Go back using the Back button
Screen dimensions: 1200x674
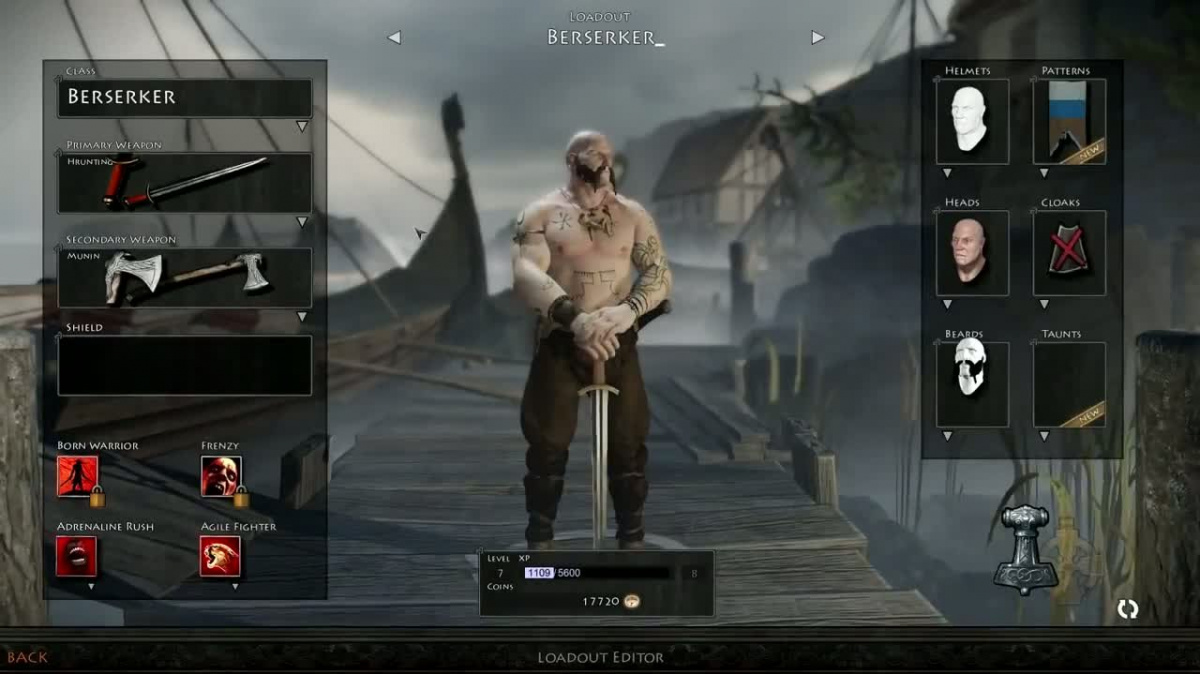27,657
